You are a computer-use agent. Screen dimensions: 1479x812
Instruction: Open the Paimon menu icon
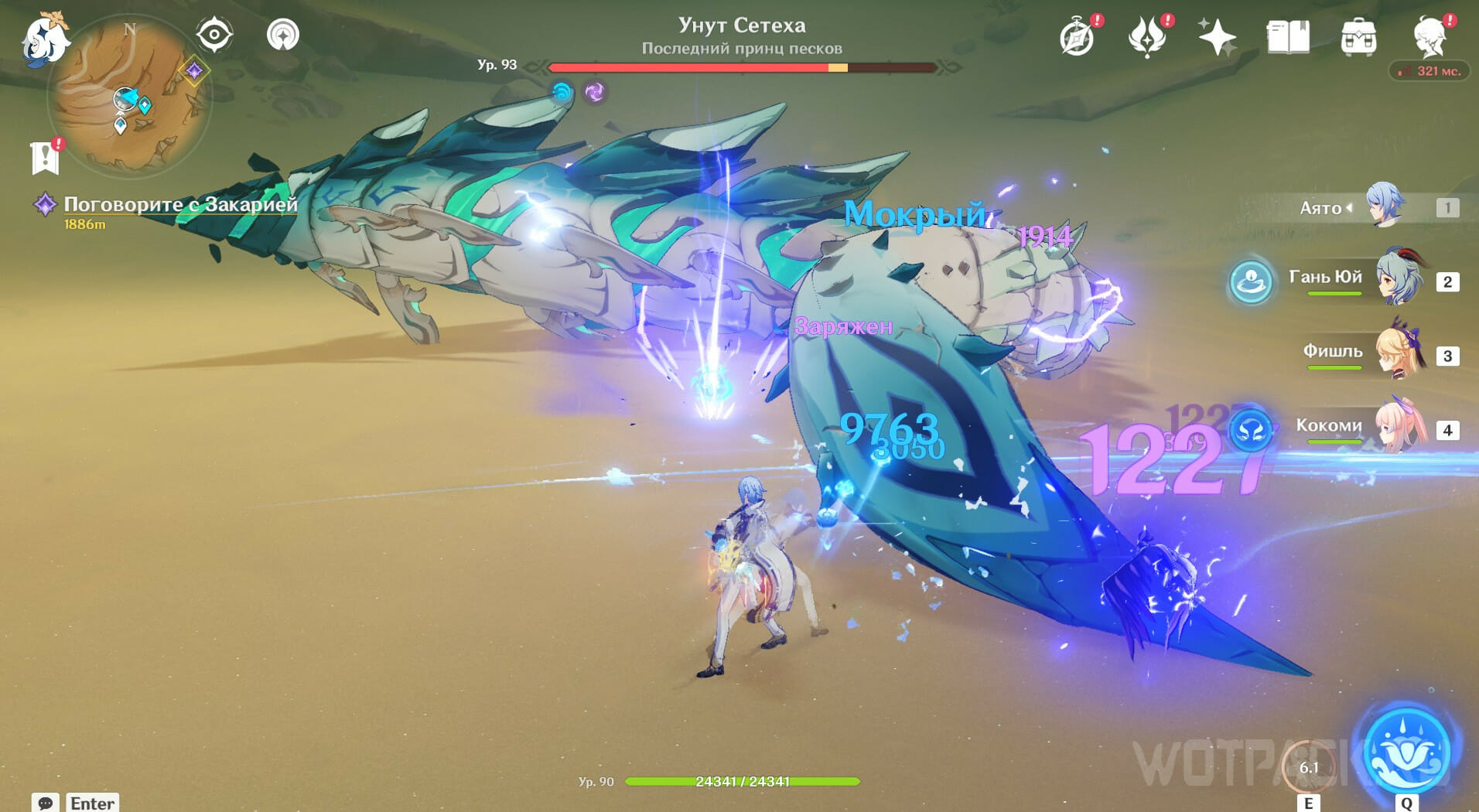pos(45,37)
